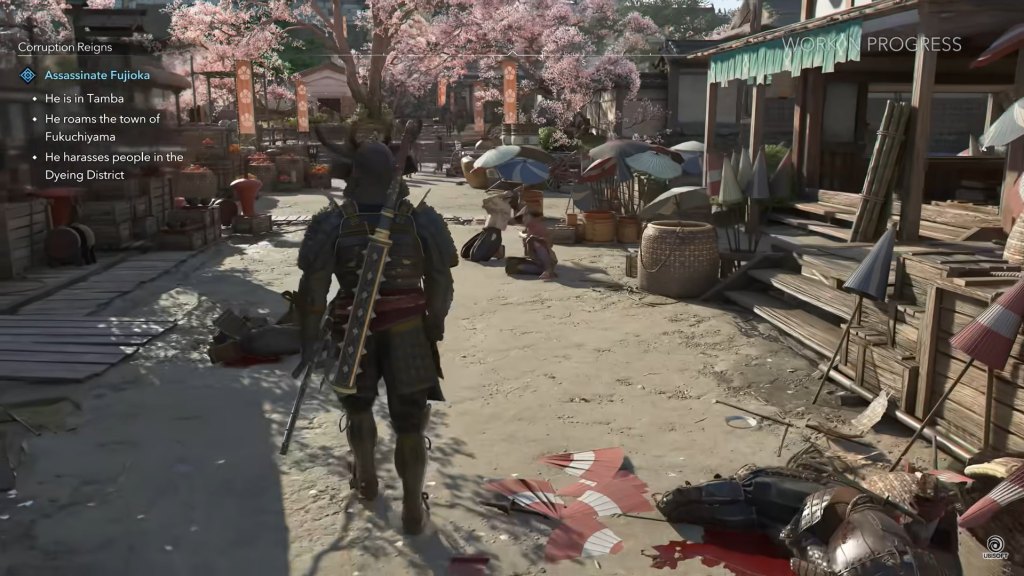This screenshot has width=1024, height=576.
Task: Select the "He is in Tamba" clue
Action: [x=86, y=100]
